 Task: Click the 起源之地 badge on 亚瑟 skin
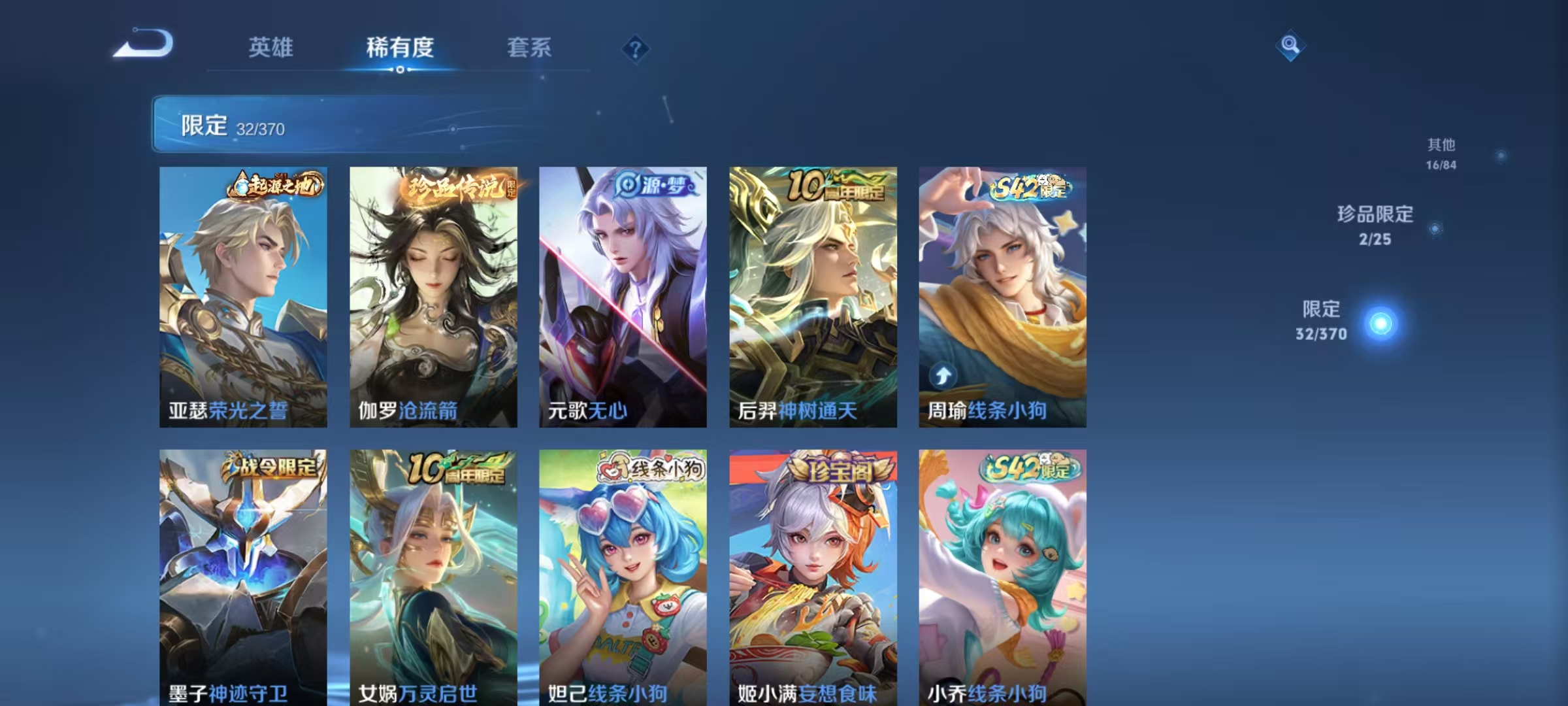pyautogui.click(x=274, y=186)
